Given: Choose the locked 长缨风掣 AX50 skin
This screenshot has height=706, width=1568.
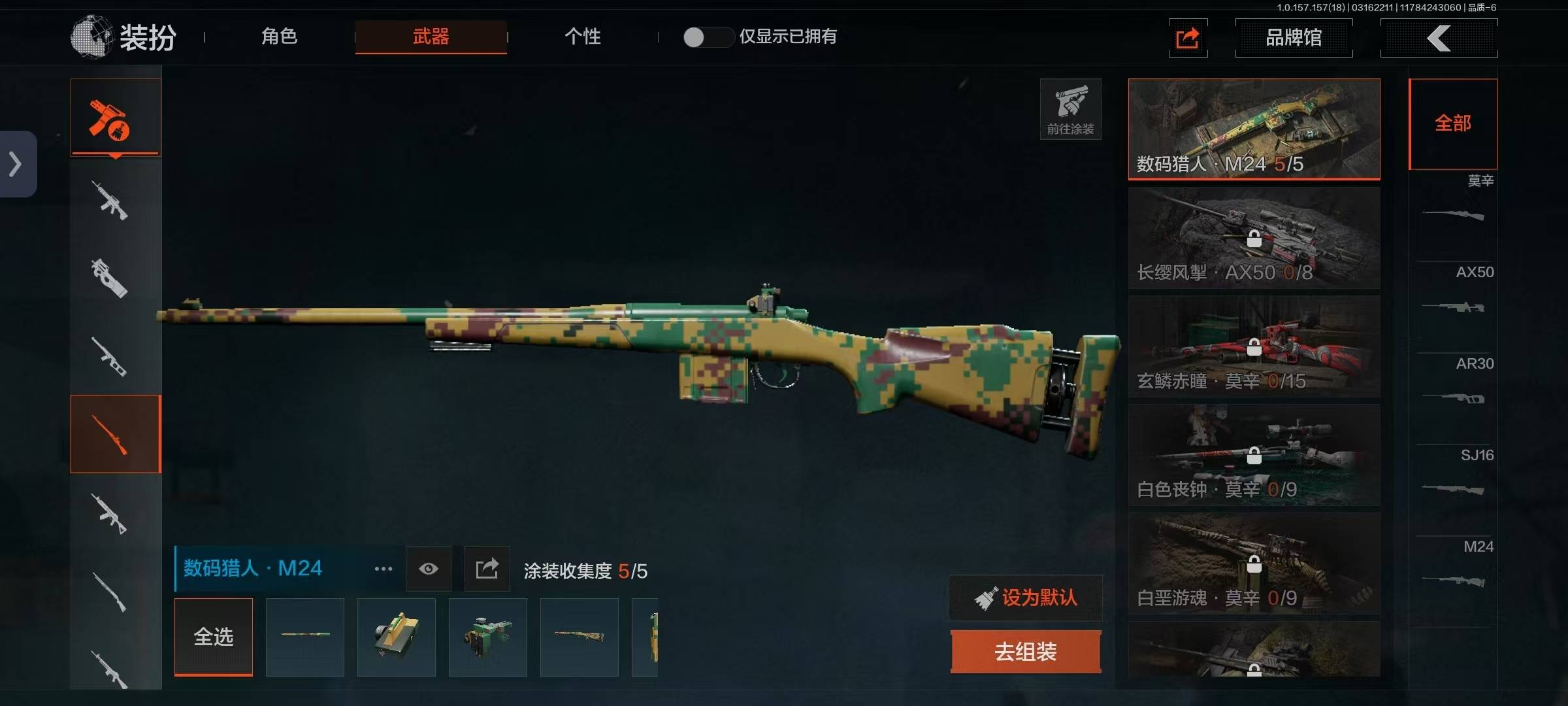Looking at the screenshot, I should point(1254,238).
